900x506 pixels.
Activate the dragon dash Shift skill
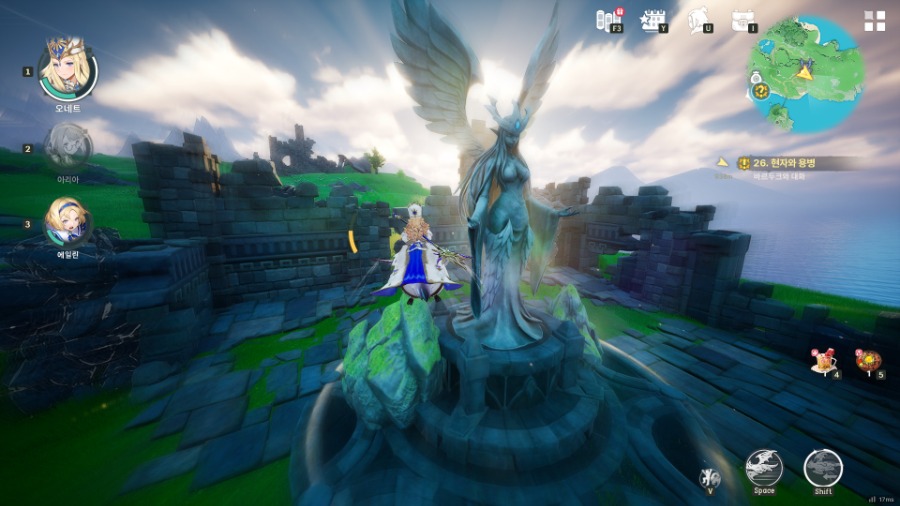[823, 467]
